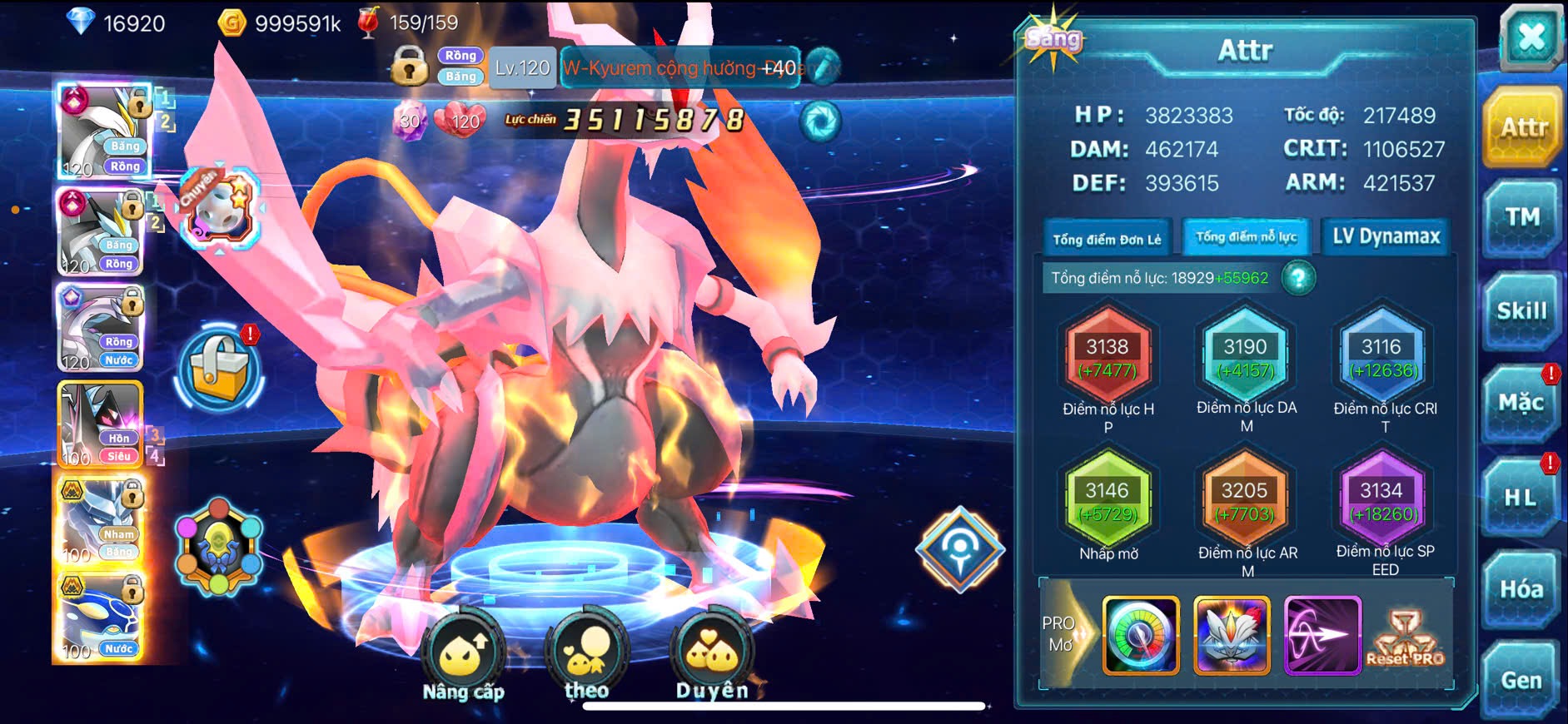Edit the Pokémon name with the pencil
This screenshot has width=1568, height=724.
pos(824,67)
